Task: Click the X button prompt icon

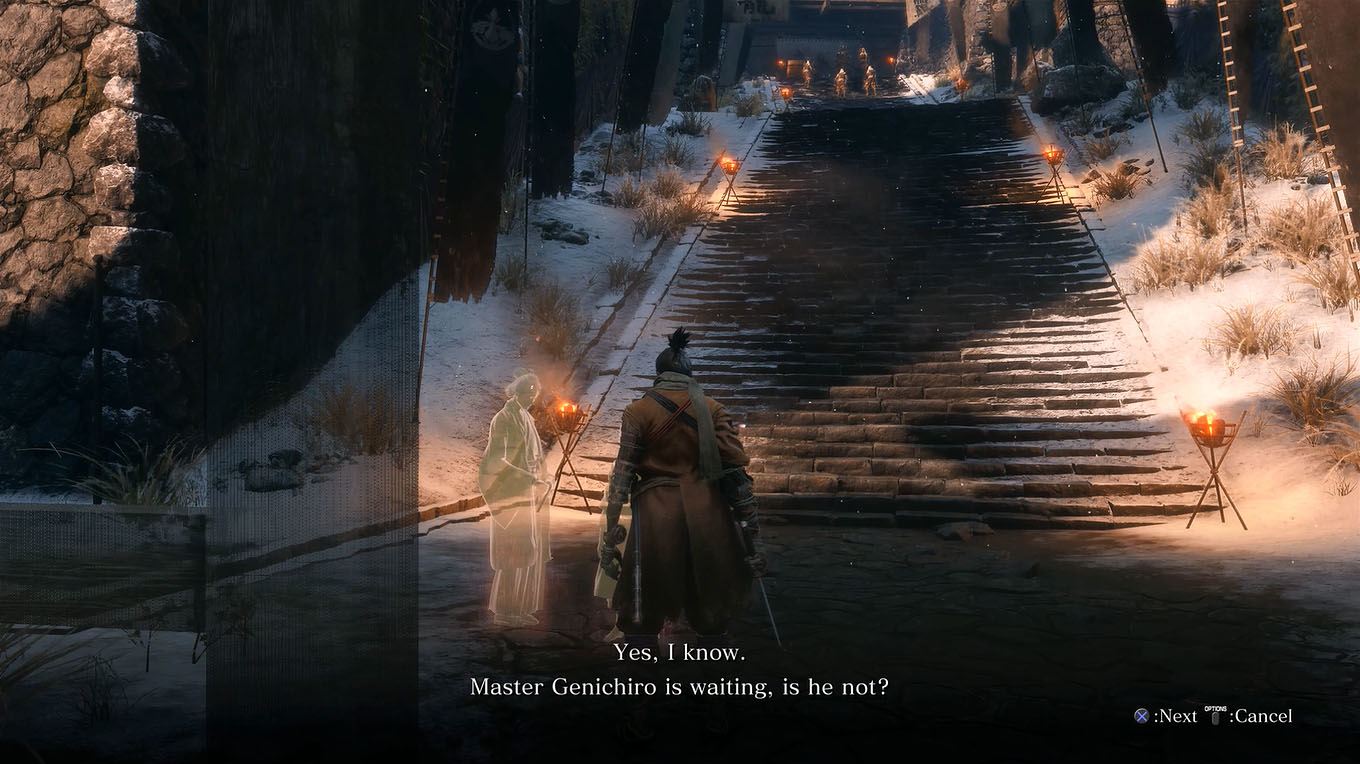Action: click(x=1141, y=716)
